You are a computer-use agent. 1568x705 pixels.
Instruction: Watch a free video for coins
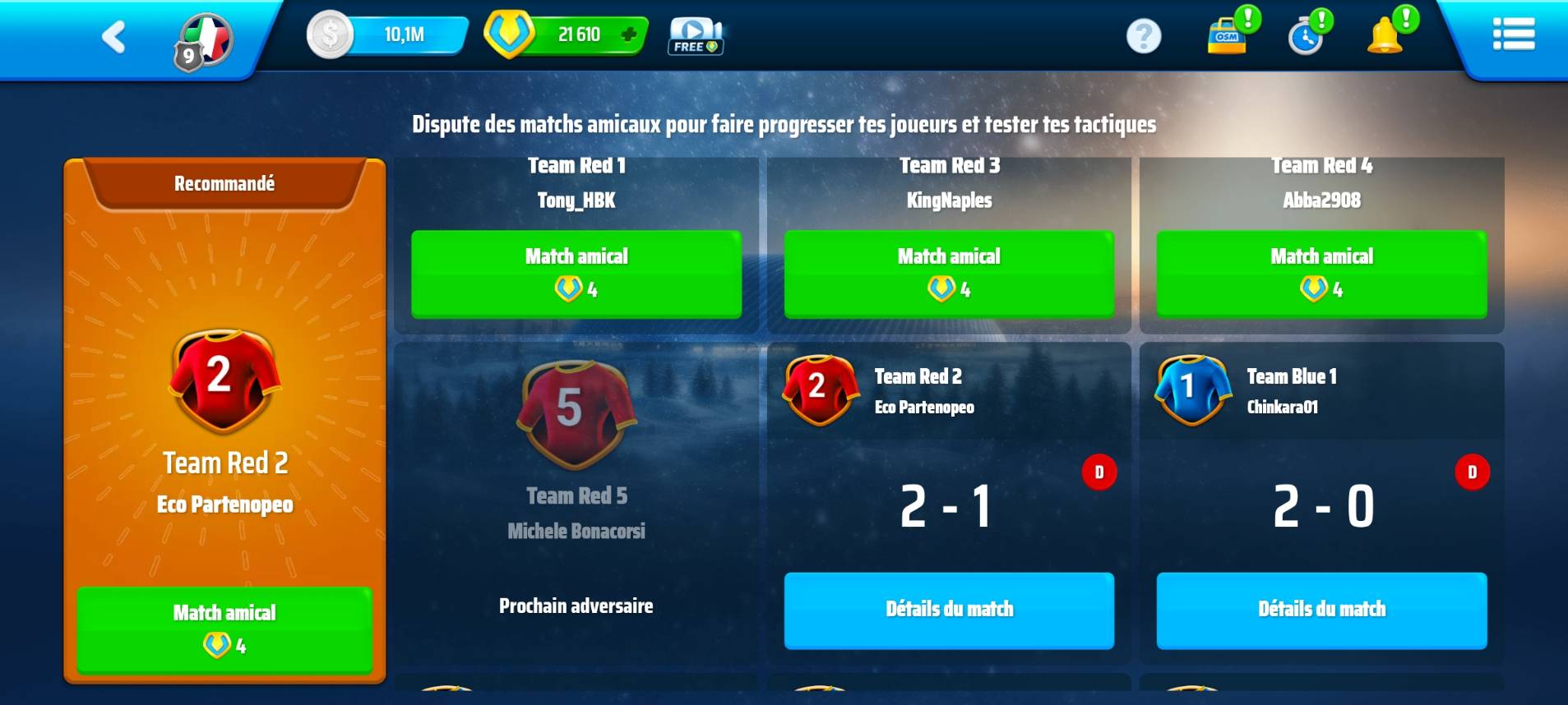coord(695,36)
